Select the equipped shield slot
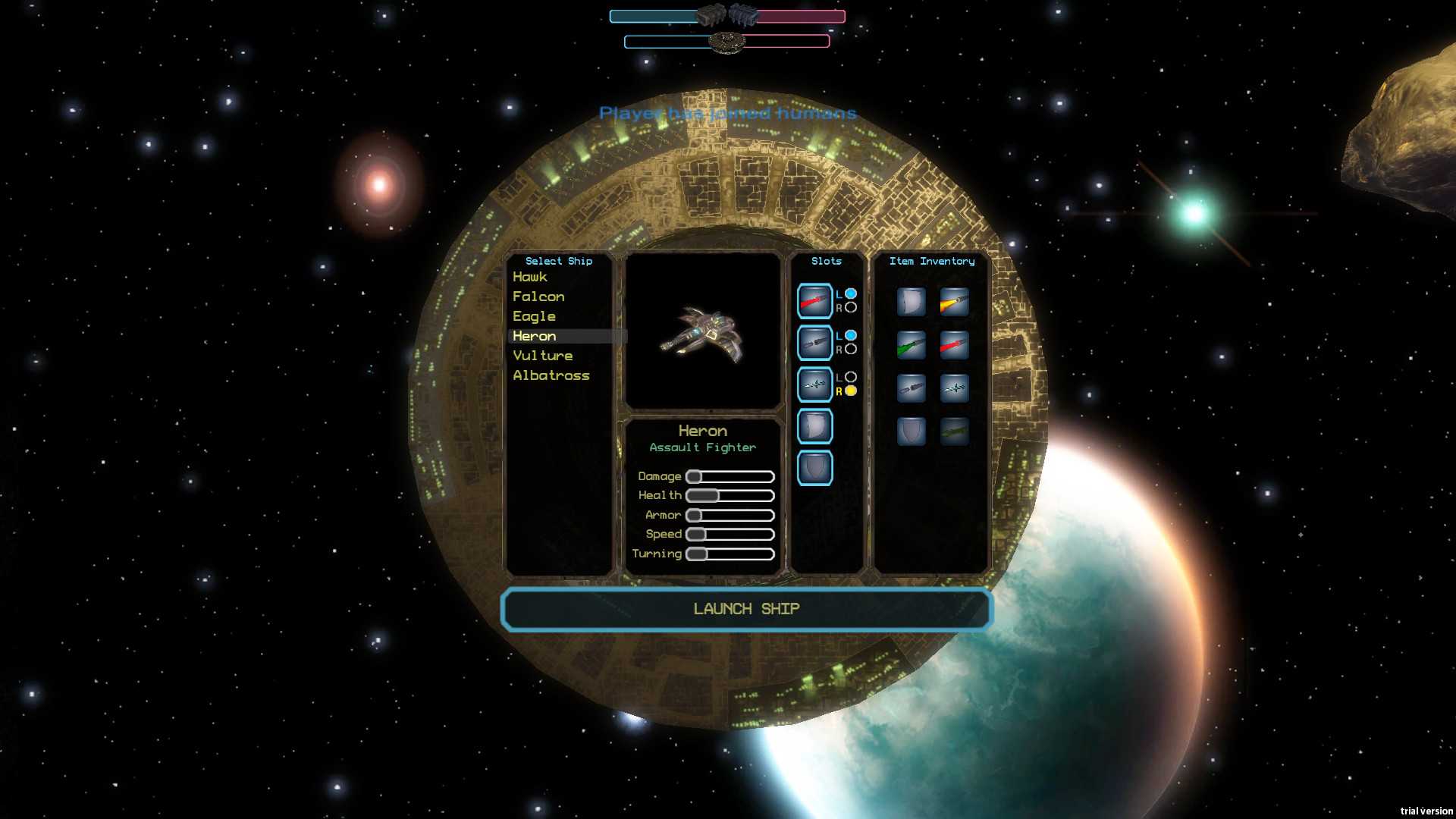1456x819 pixels. pyautogui.click(x=814, y=467)
